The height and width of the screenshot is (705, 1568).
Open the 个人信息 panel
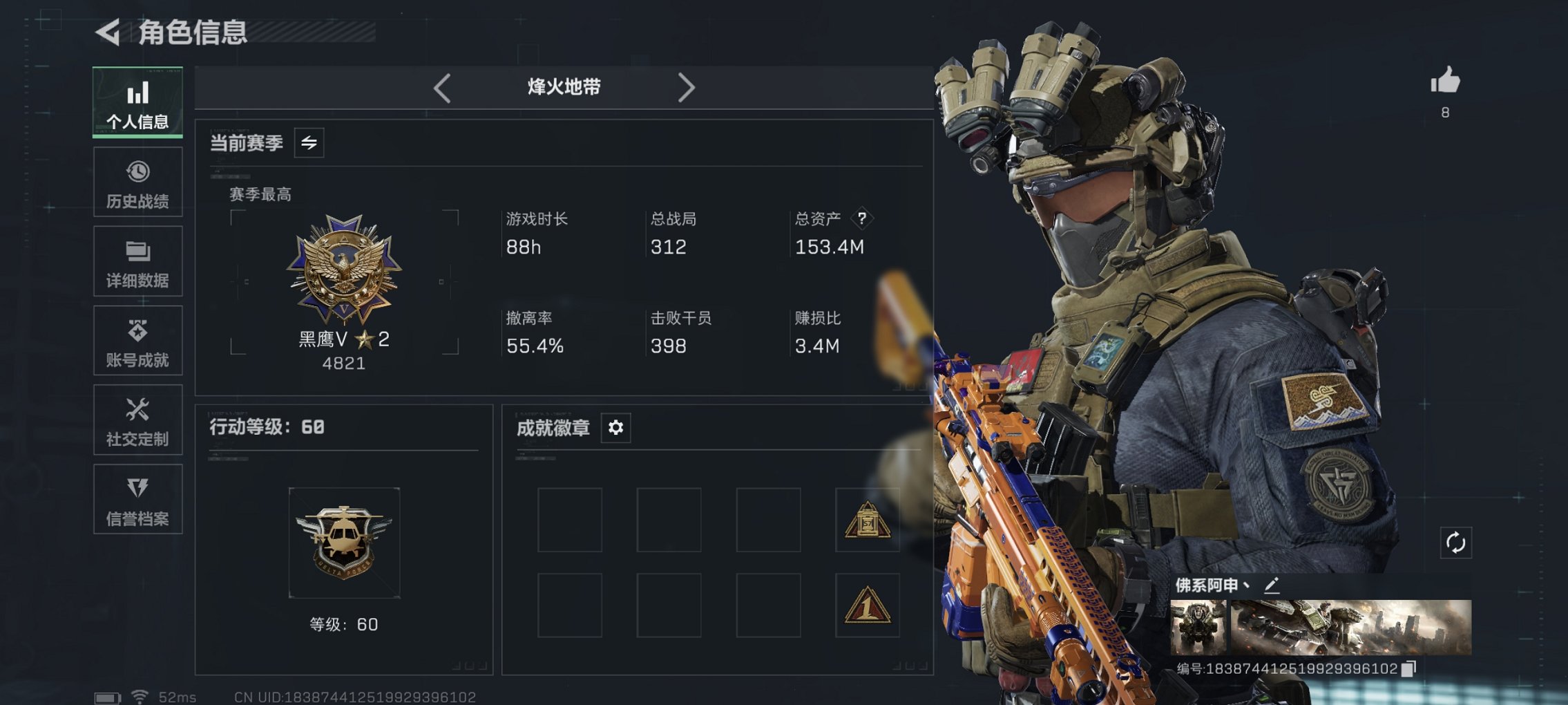point(137,102)
